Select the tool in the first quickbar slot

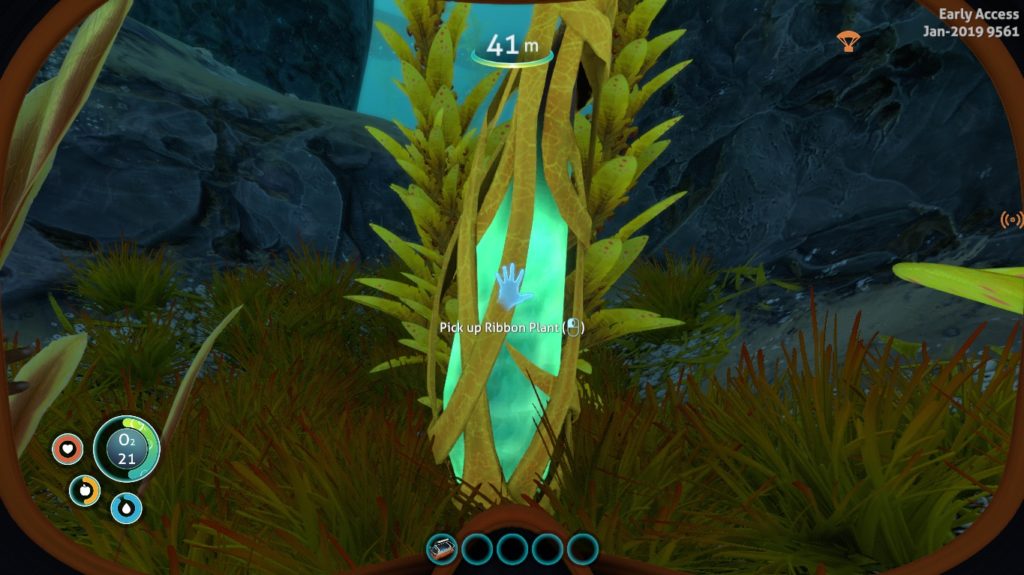pyautogui.click(x=443, y=548)
